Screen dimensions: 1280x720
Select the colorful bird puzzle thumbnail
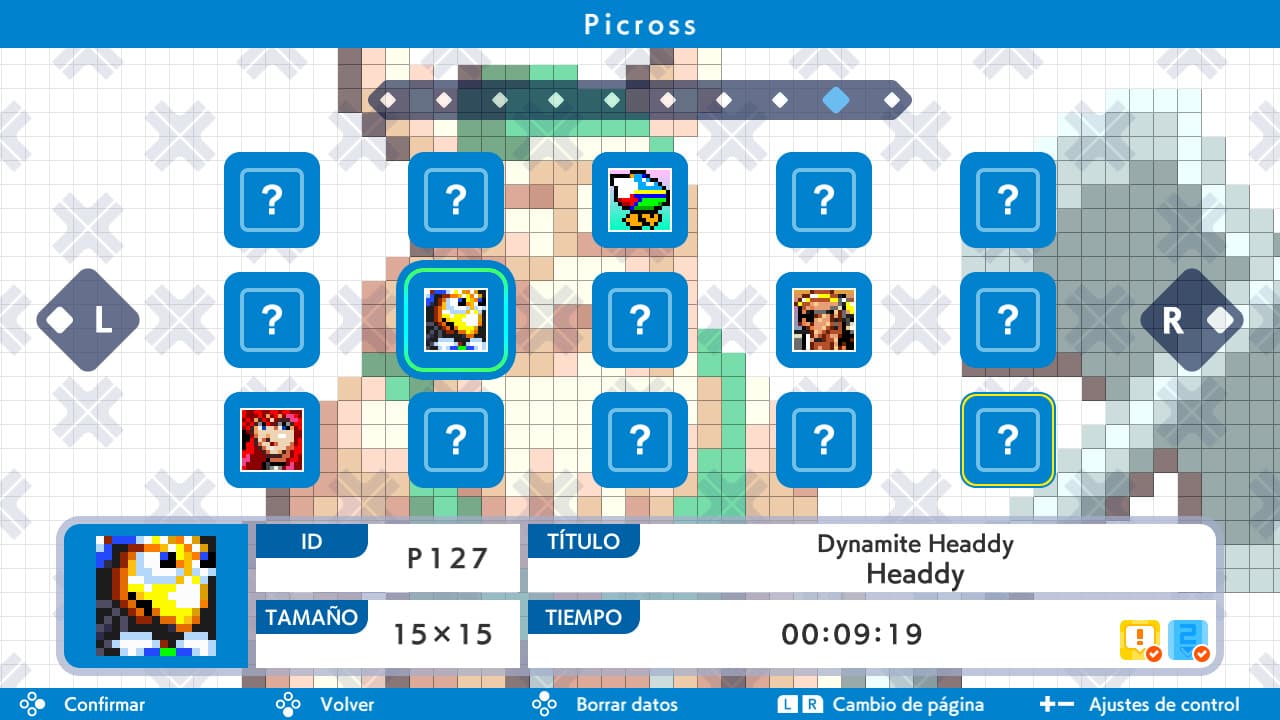tap(639, 200)
